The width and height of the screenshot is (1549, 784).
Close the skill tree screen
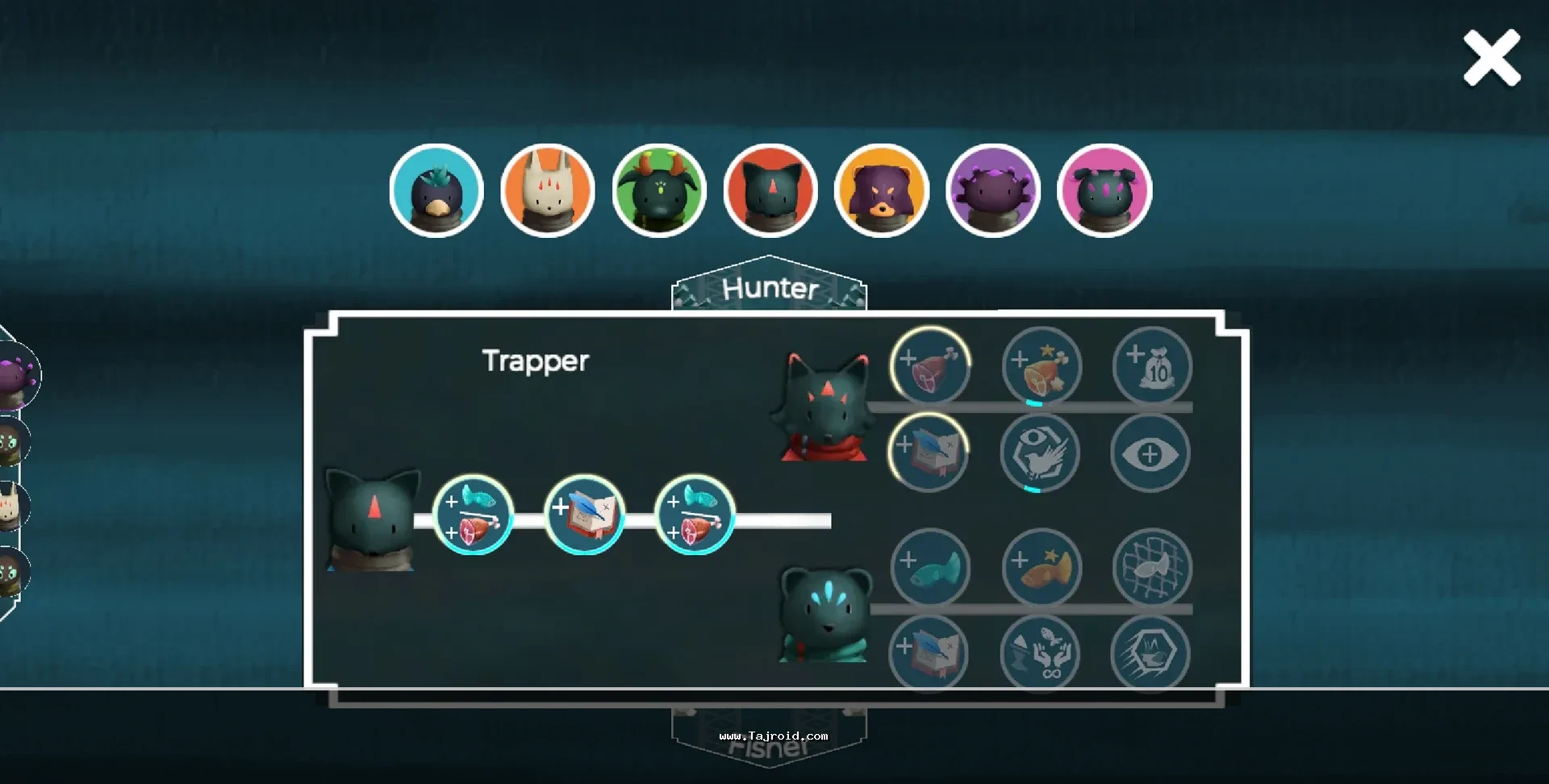click(1492, 58)
